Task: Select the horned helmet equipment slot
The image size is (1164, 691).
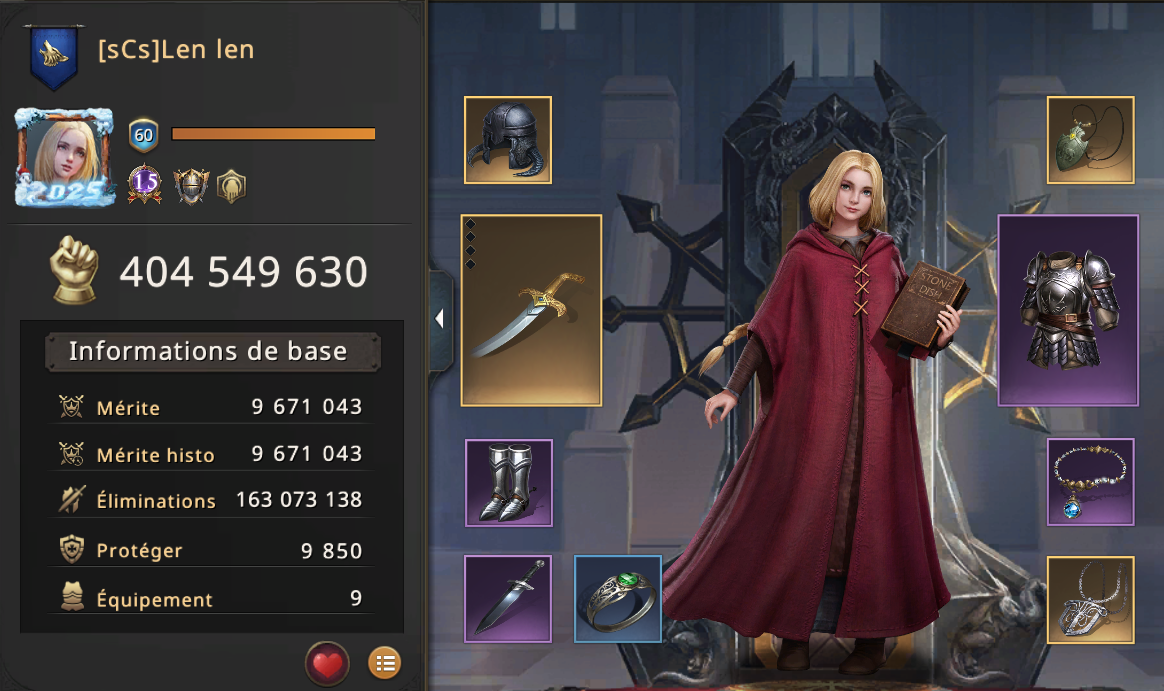Action: [508, 140]
